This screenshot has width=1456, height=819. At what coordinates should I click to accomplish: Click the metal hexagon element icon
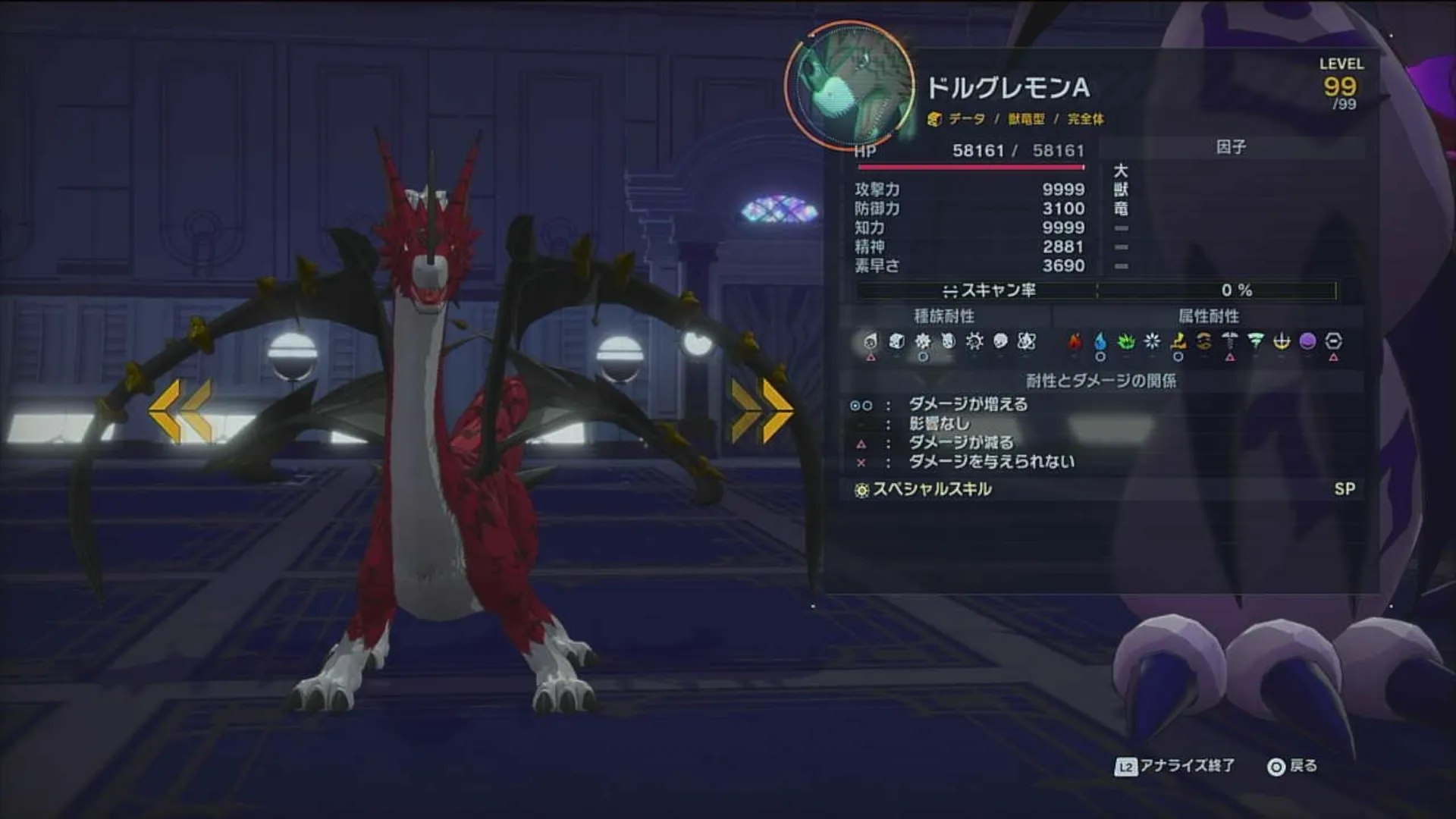[1334, 343]
